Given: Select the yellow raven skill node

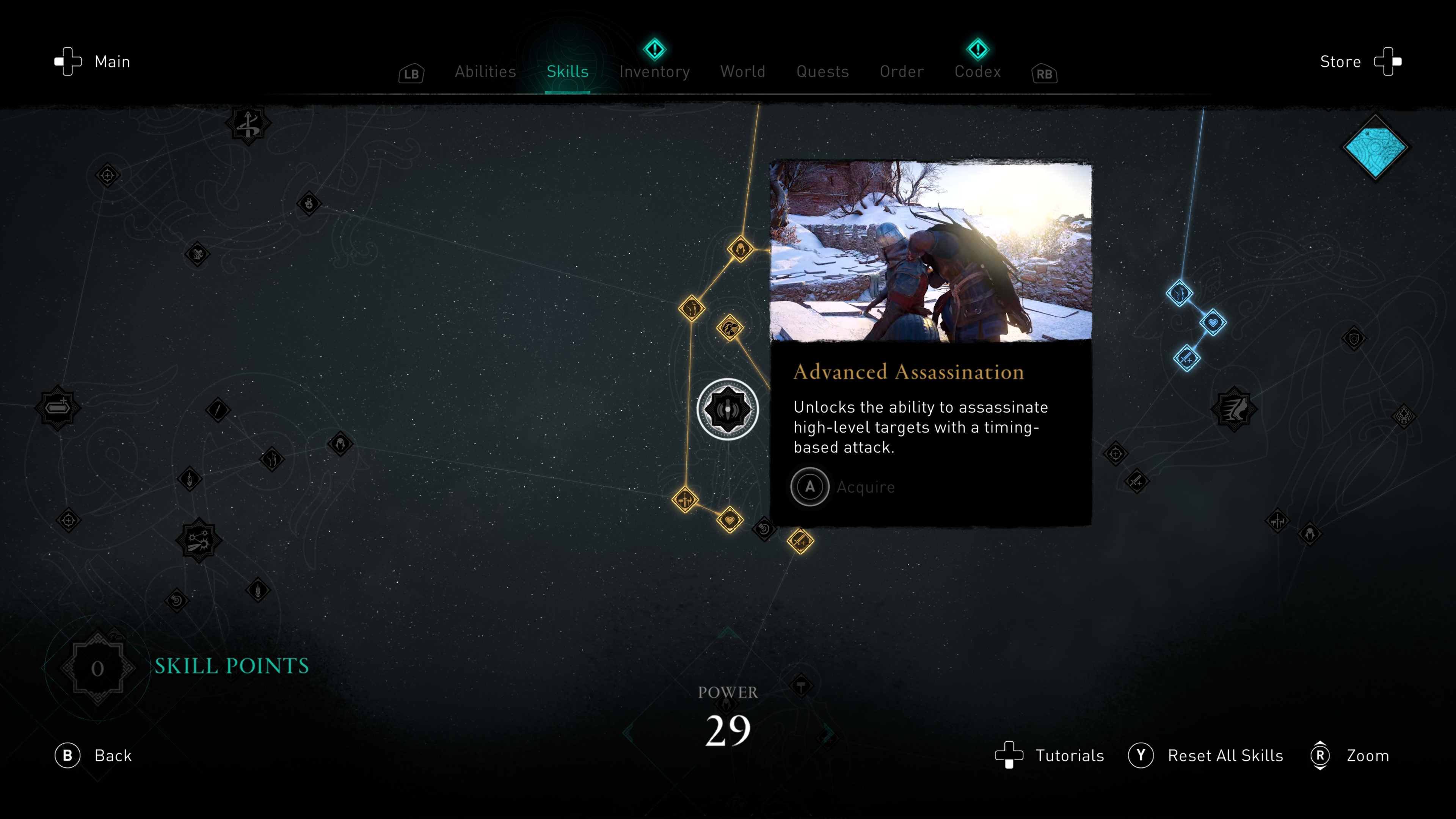Looking at the screenshot, I should click(730, 328).
